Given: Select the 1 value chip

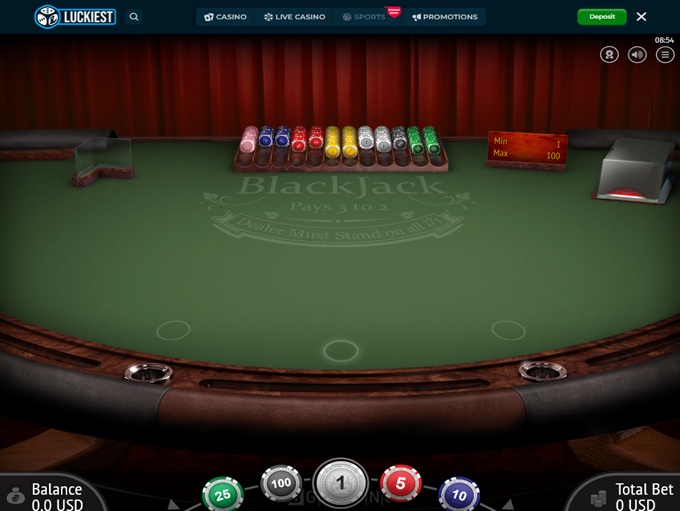Looking at the screenshot, I should point(341,485).
